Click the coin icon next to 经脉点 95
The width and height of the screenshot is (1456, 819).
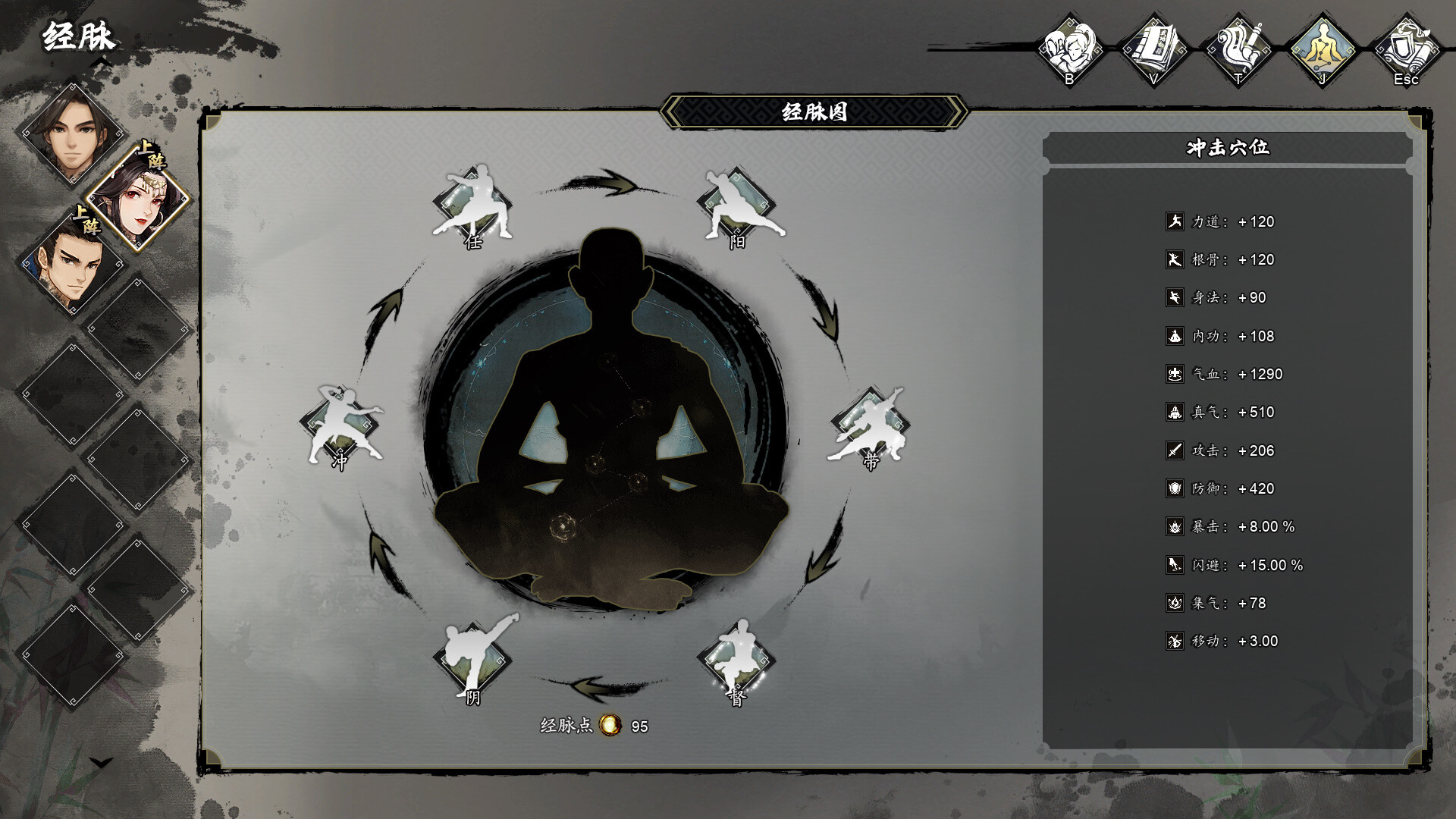point(610,725)
